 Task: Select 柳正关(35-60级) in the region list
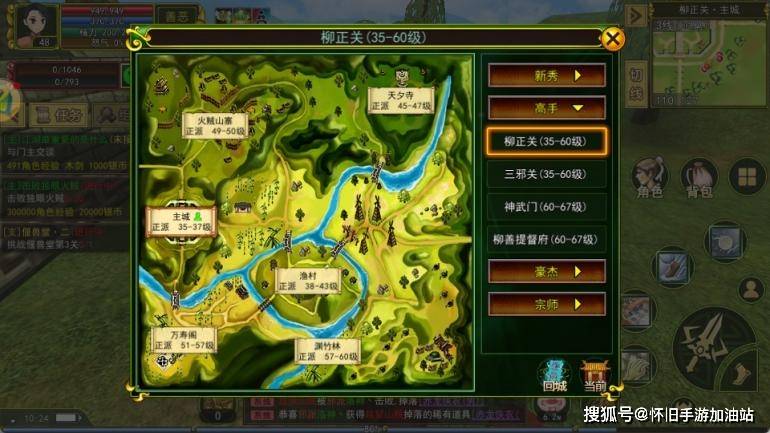pos(546,141)
